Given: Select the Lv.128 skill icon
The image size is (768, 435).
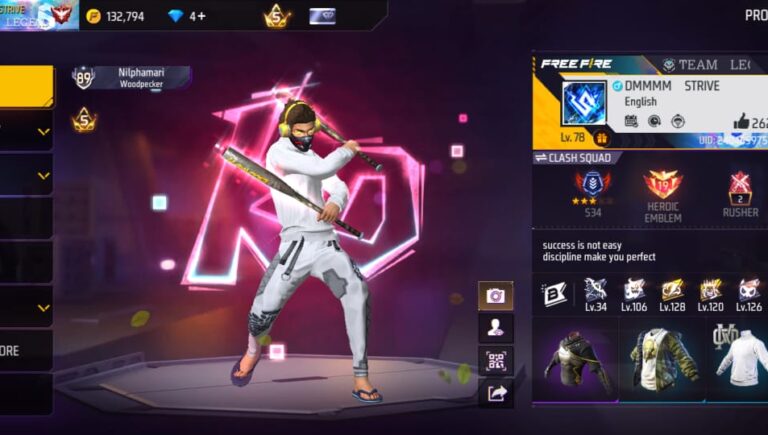Looking at the screenshot, I should coord(673,291).
